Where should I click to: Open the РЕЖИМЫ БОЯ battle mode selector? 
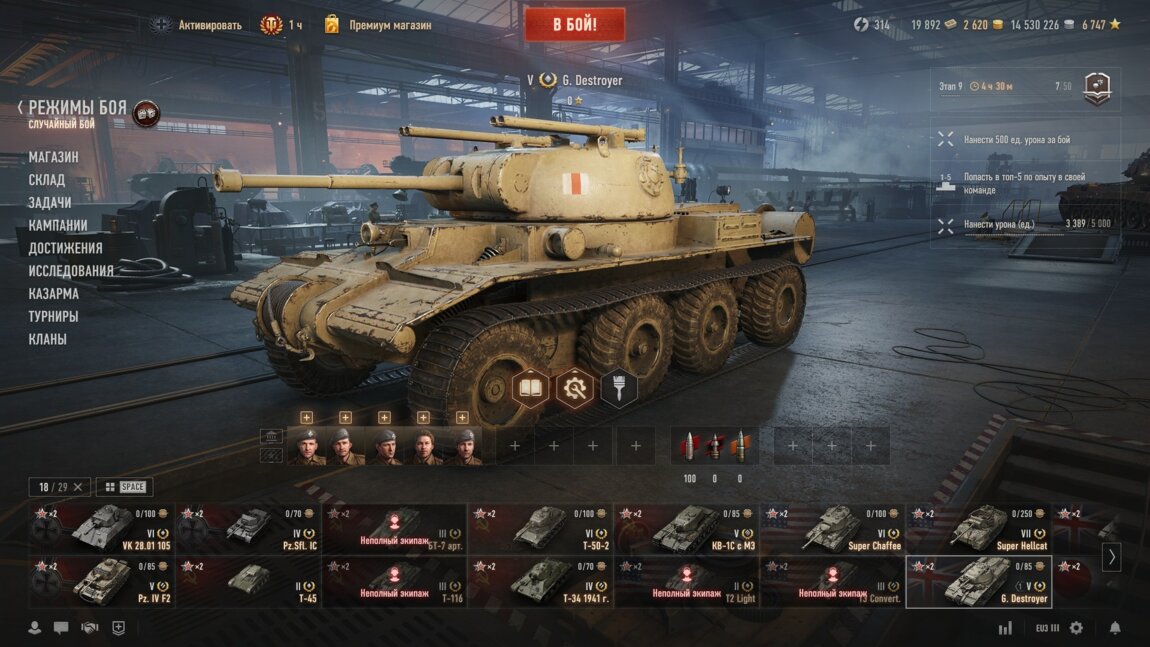77,108
